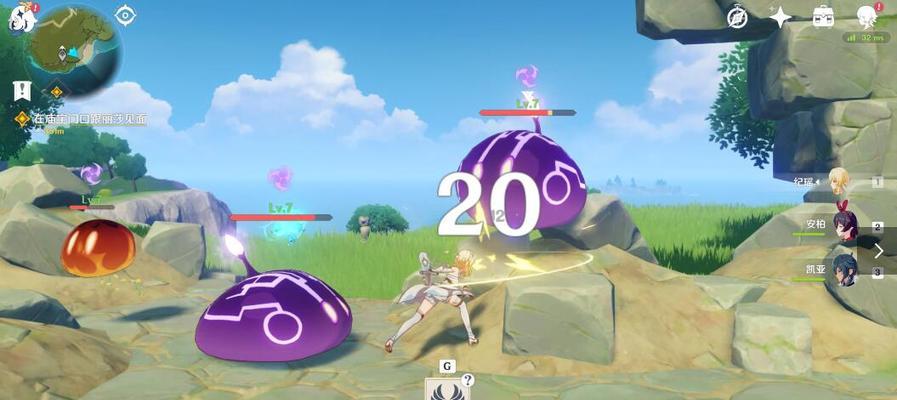897x400 pixels.
Task: Switch to the blonde Traveler in party slot 1
Action: point(838,184)
